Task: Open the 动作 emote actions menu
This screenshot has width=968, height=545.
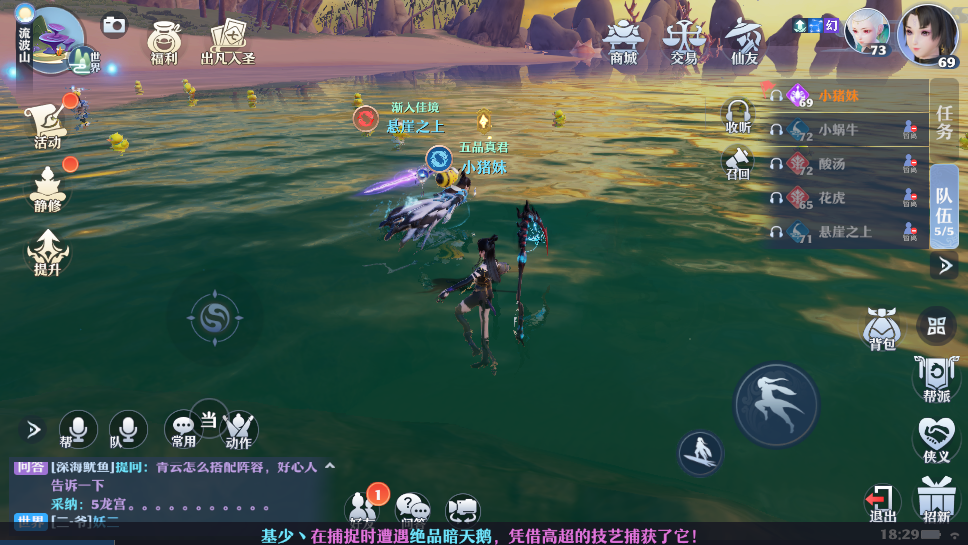Action: click(x=239, y=430)
